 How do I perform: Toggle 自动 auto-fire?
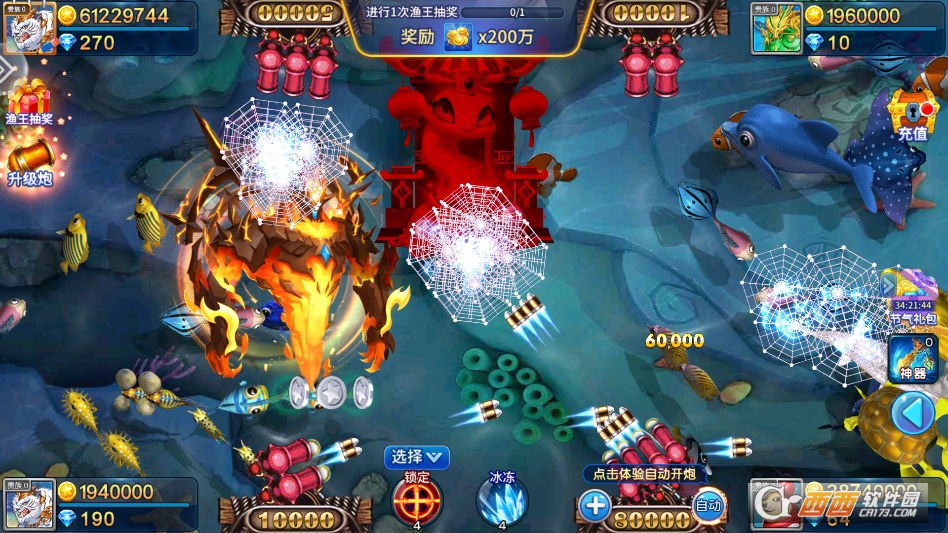pos(708,505)
